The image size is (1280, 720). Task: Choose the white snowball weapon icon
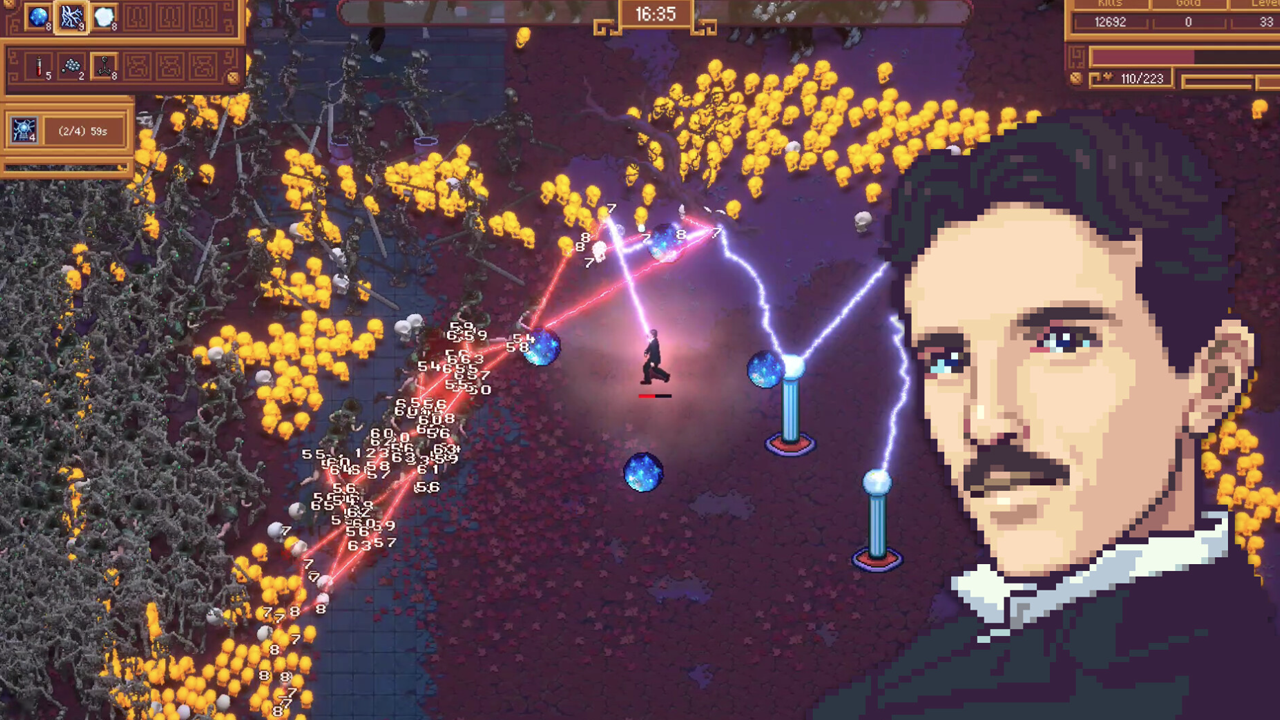[104, 16]
